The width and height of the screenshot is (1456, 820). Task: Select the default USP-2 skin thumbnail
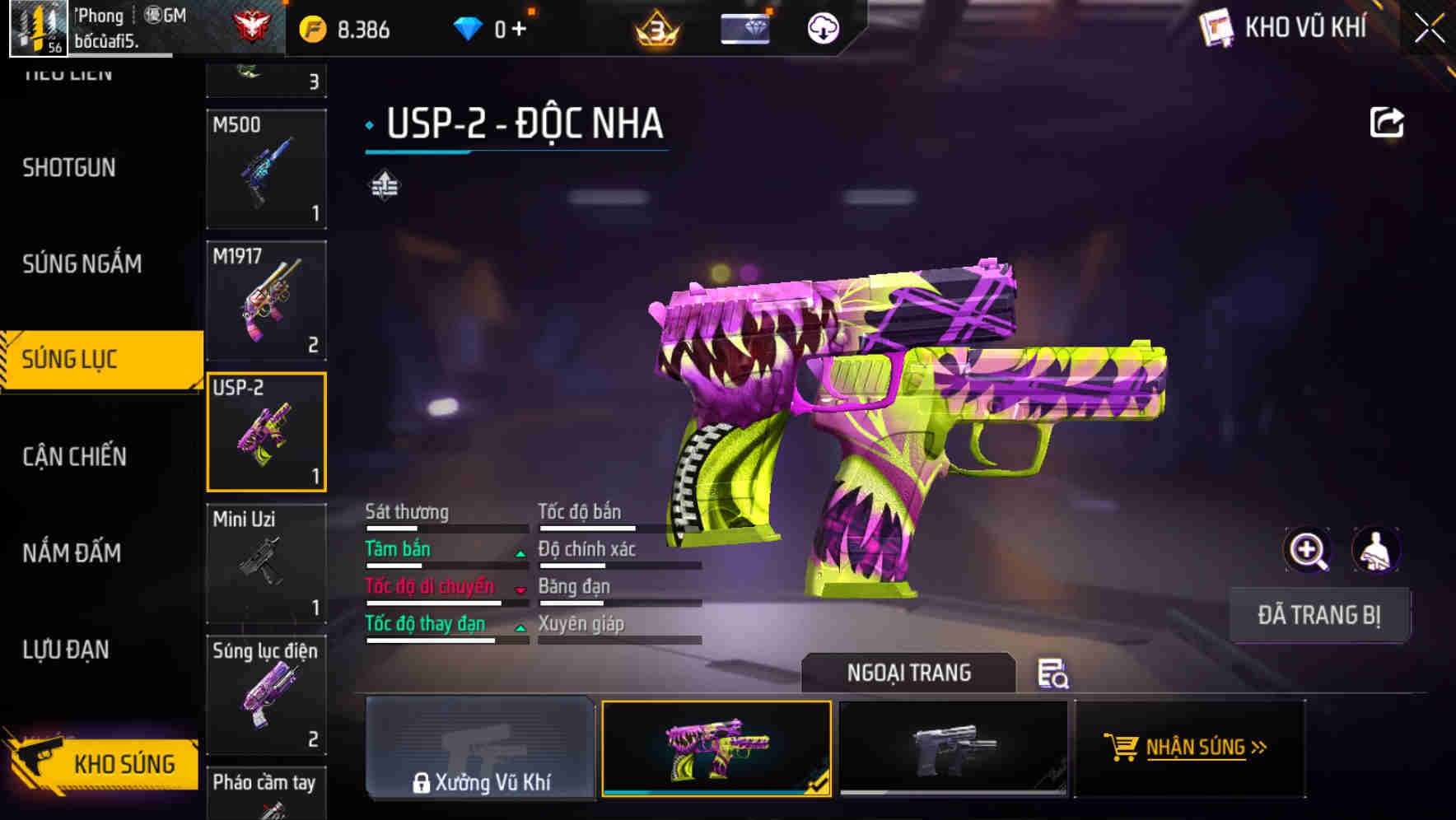951,749
